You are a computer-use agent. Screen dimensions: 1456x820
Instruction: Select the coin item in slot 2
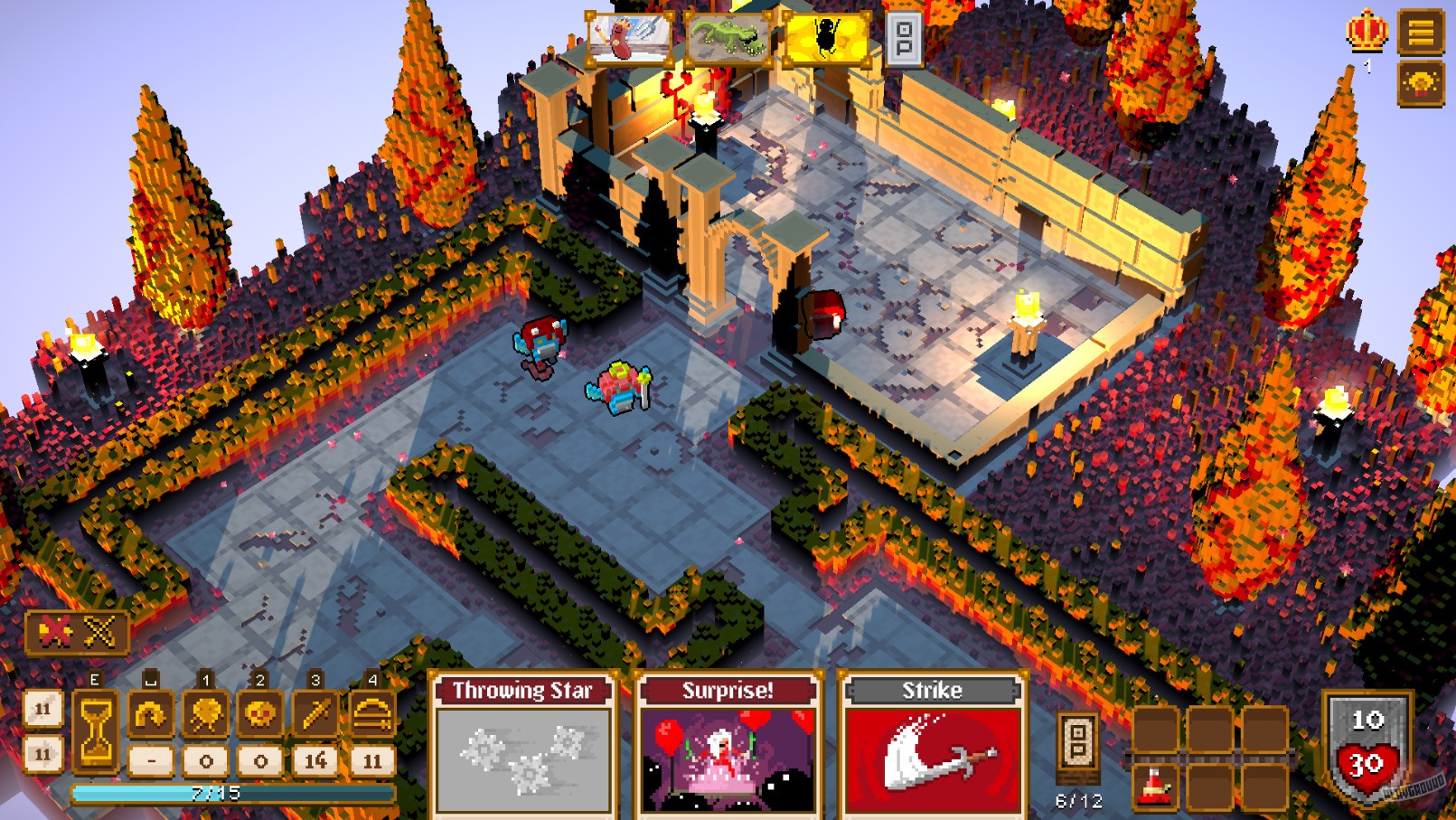[x=259, y=714]
